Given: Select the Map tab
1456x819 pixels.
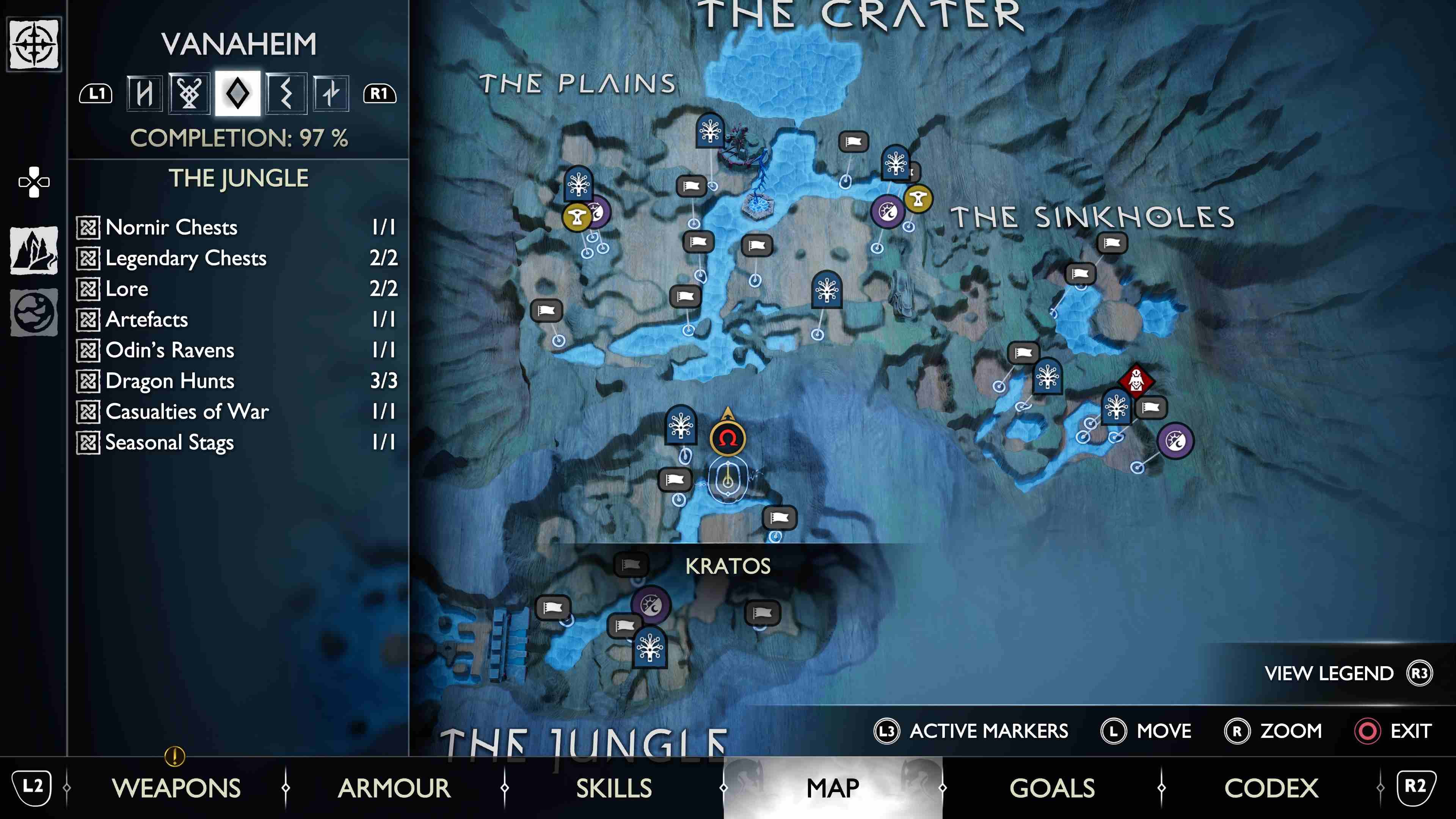Looking at the screenshot, I should 833,788.
